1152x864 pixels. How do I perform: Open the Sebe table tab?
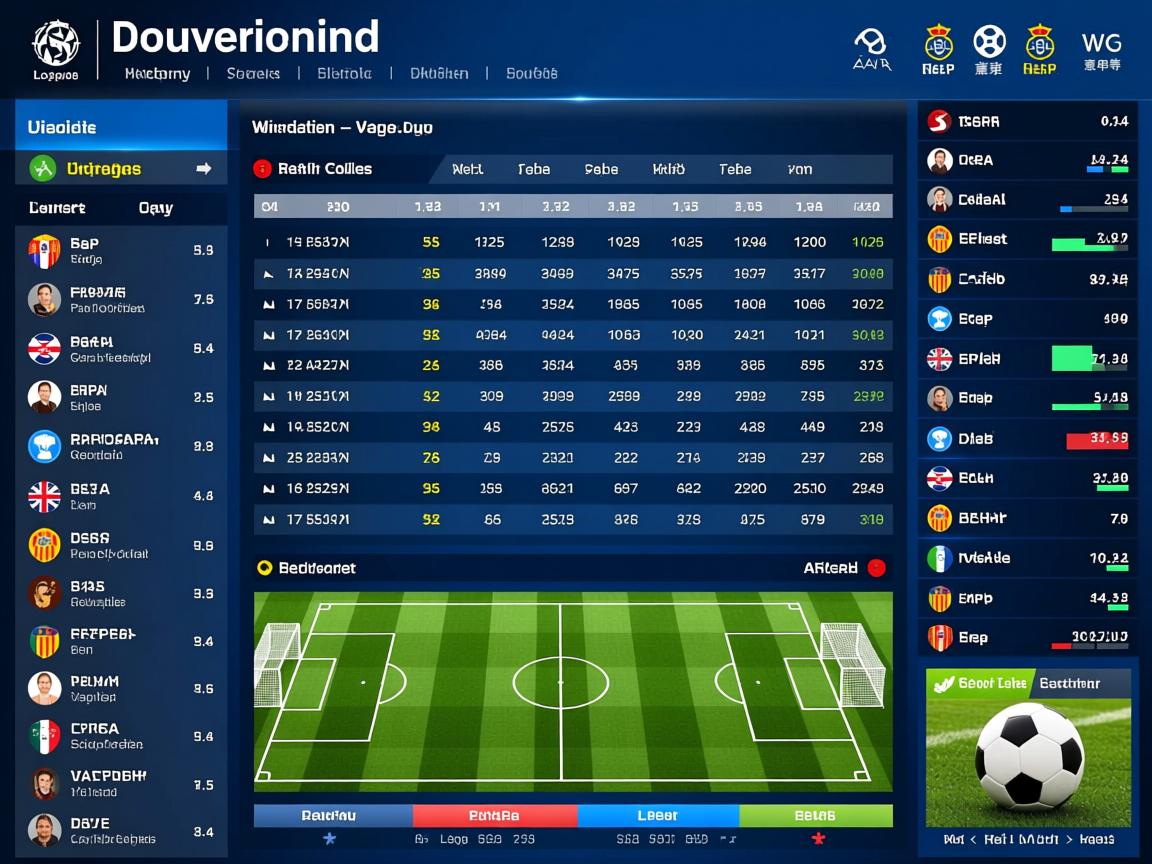pyautogui.click(x=601, y=169)
